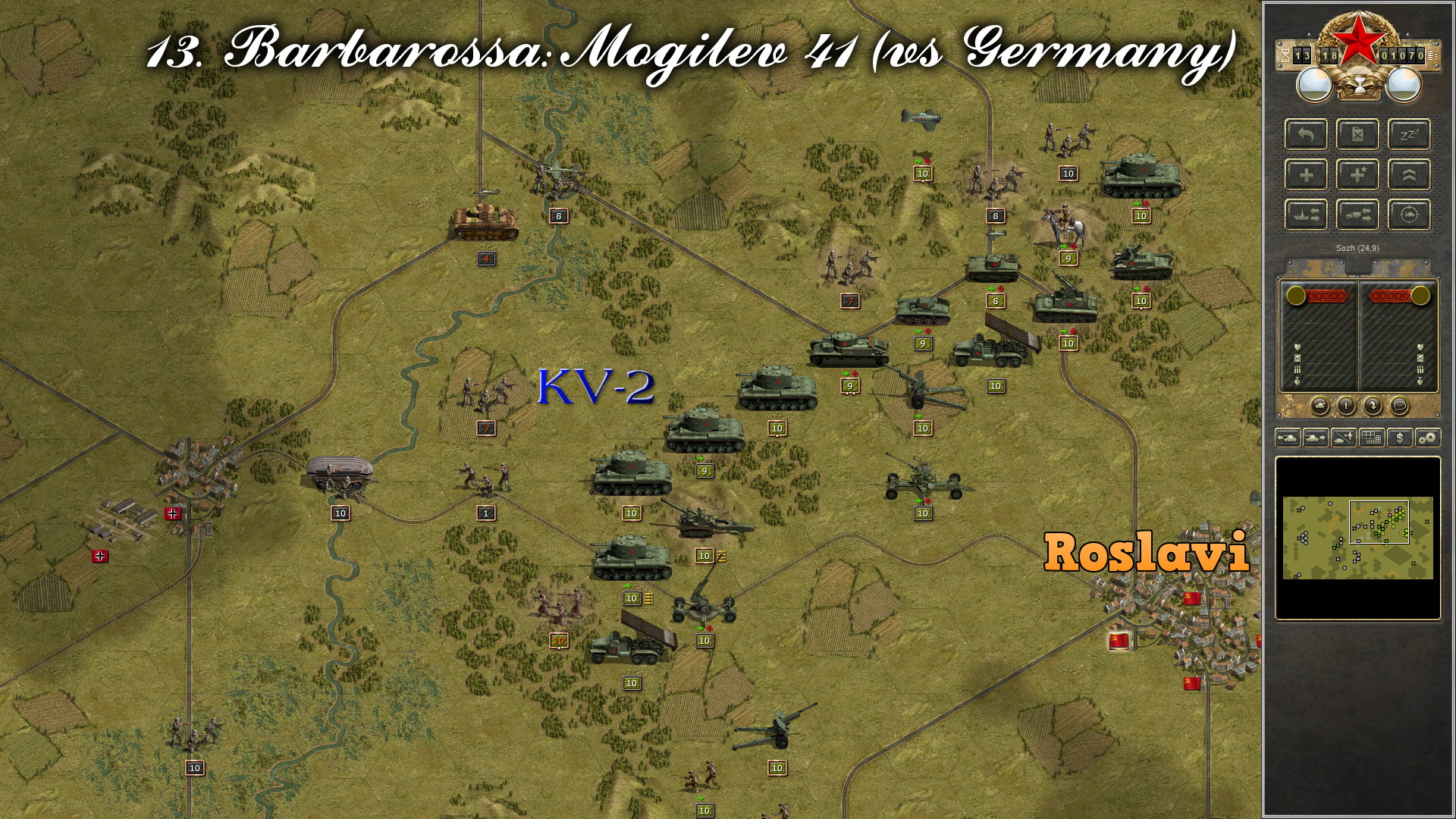Switch between ground and air units
Viewport: 1456px width, 819px height.
click(1342, 437)
